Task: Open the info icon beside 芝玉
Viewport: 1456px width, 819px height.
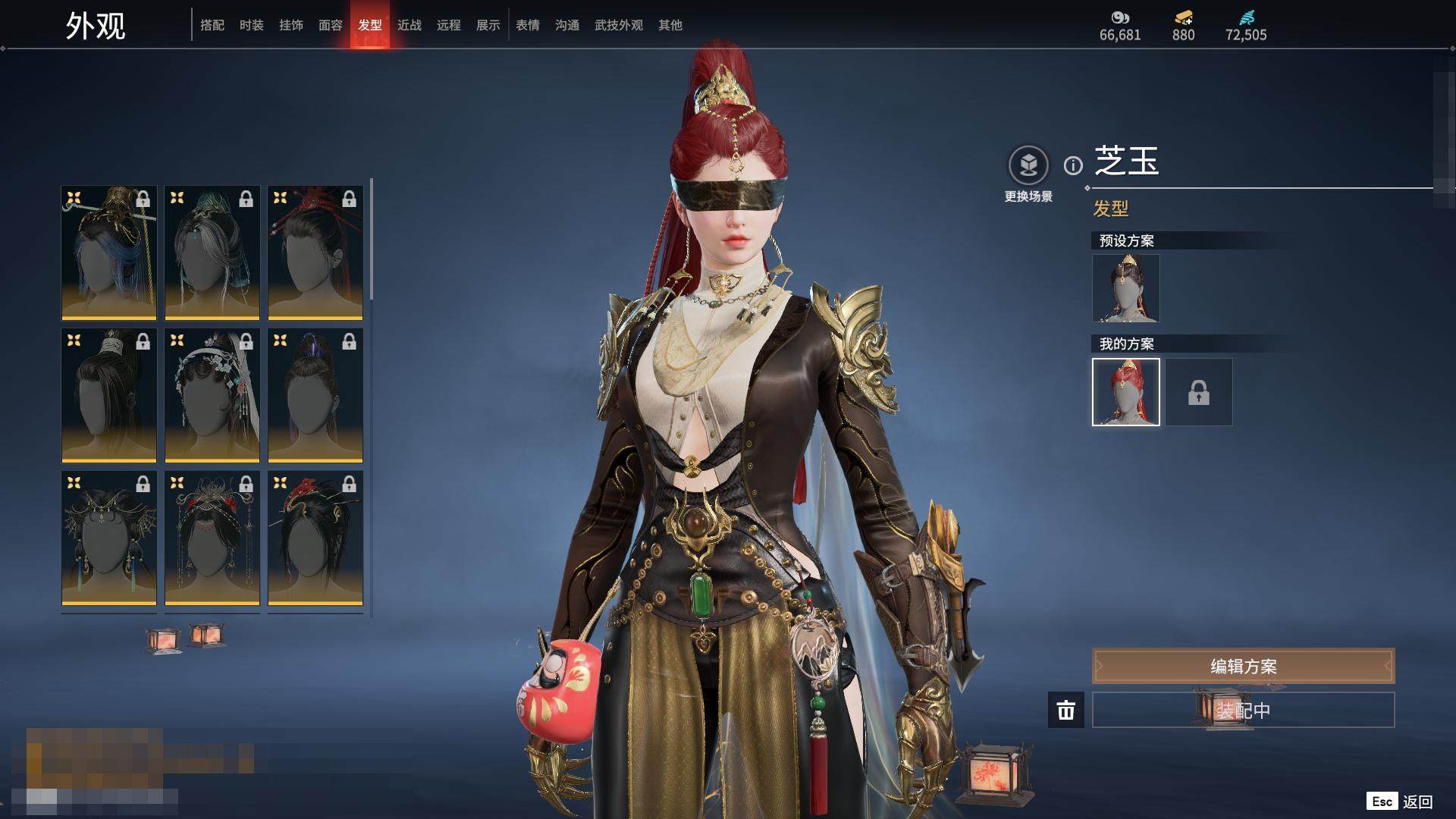Action: pyautogui.click(x=1073, y=165)
